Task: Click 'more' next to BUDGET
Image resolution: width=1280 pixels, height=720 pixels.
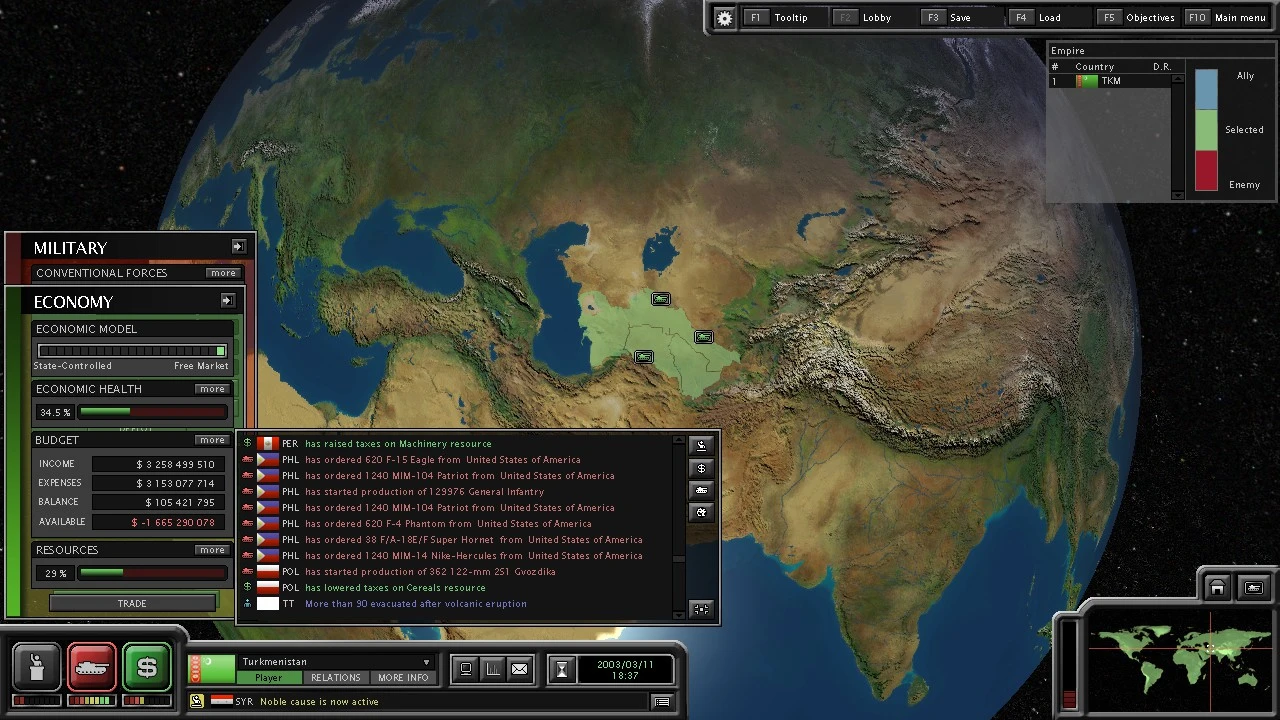Action: pos(212,440)
